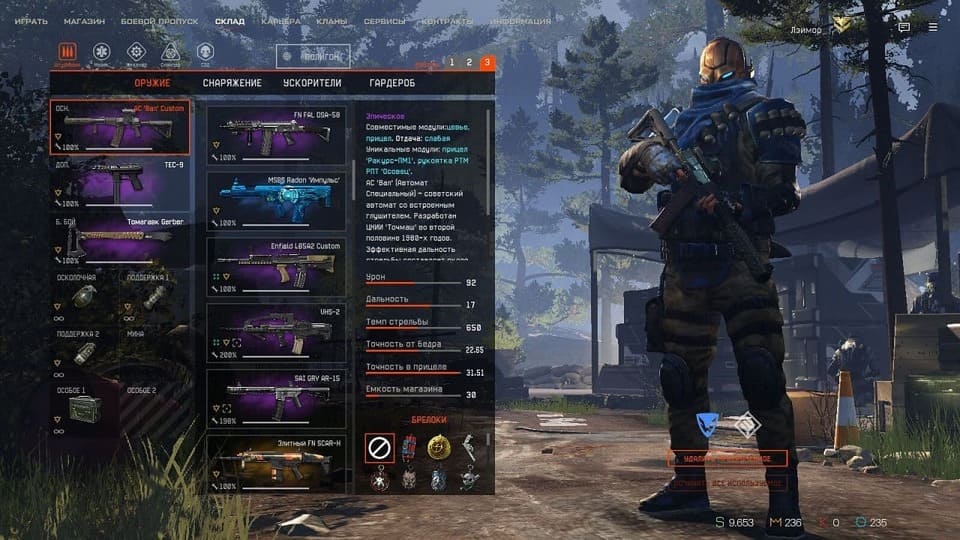Choose the no-charm crossed circle icon
960x540 pixels.
tap(380, 448)
